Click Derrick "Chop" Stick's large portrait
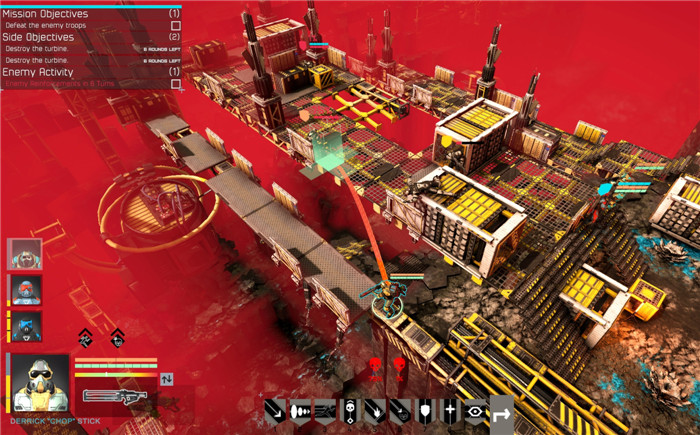Viewport: 700px width, 435px height. [x=39, y=381]
